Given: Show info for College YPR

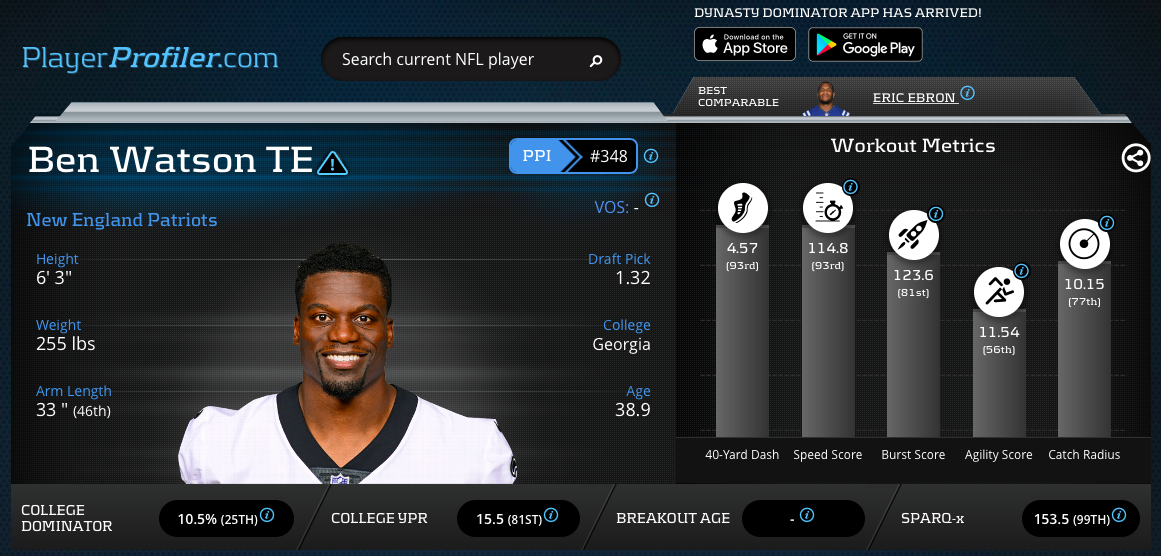Looking at the screenshot, I should 551,516.
